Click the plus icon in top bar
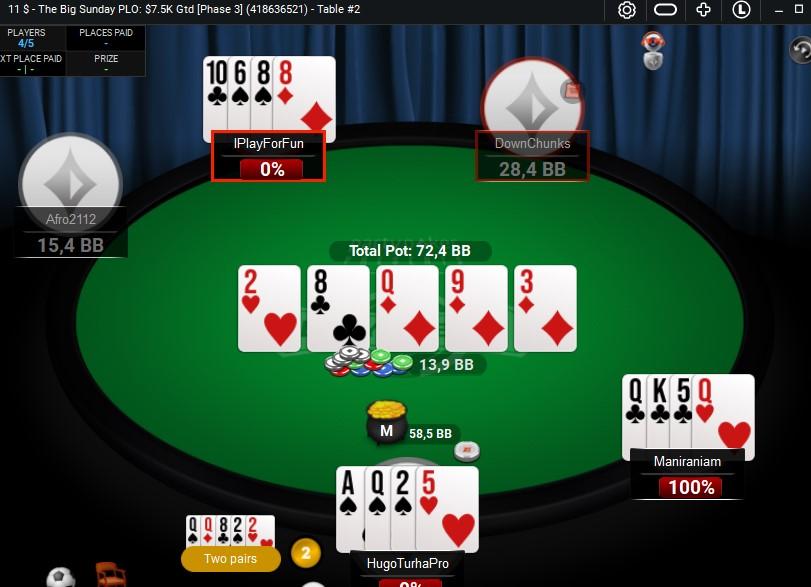This screenshot has height=587, width=811. [703, 10]
